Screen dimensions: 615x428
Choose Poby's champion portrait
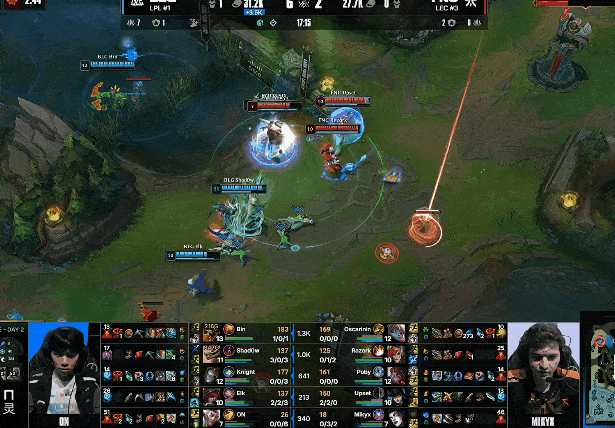click(397, 375)
